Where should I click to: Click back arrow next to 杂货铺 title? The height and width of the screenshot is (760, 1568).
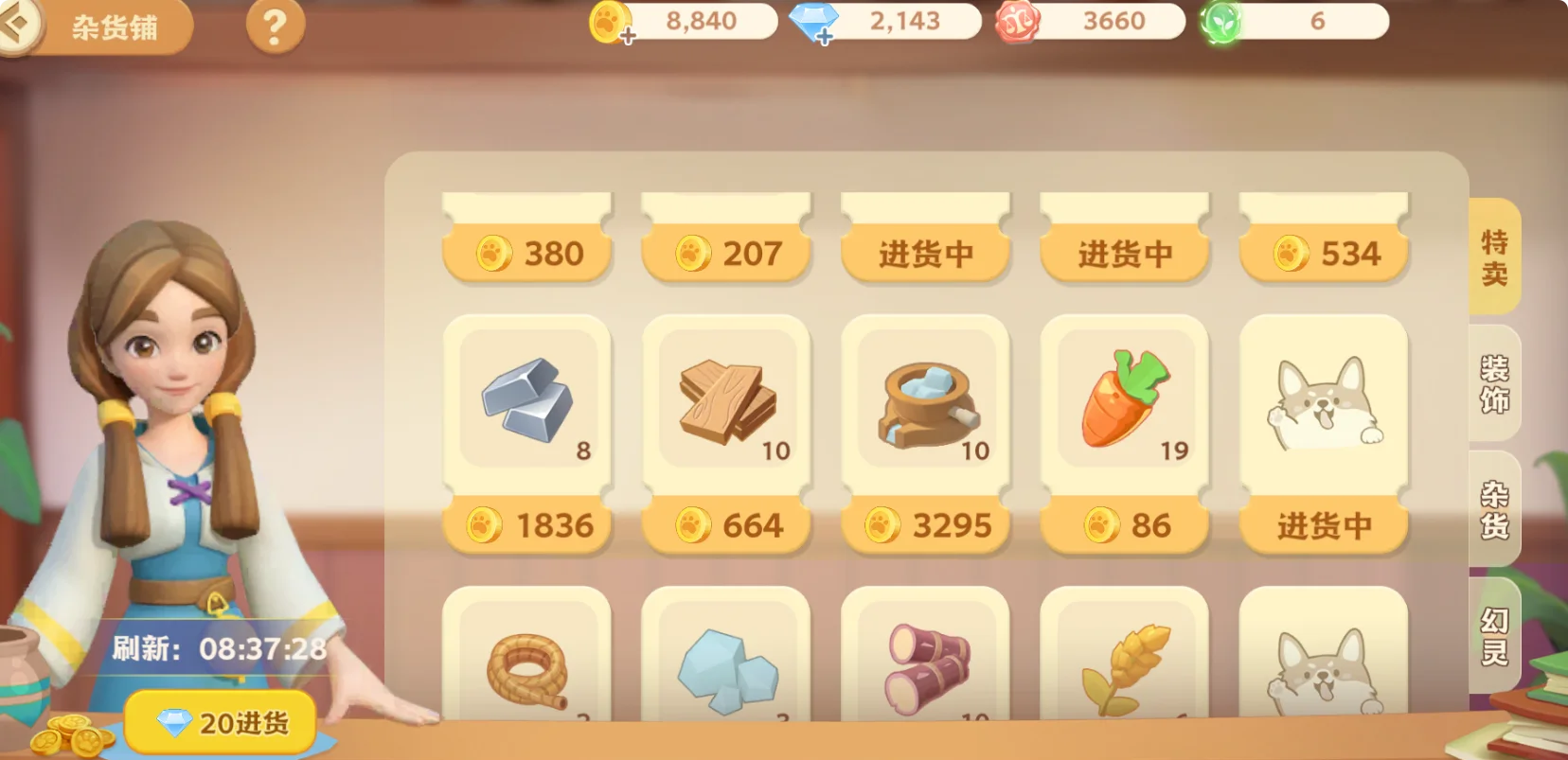click(x=24, y=28)
